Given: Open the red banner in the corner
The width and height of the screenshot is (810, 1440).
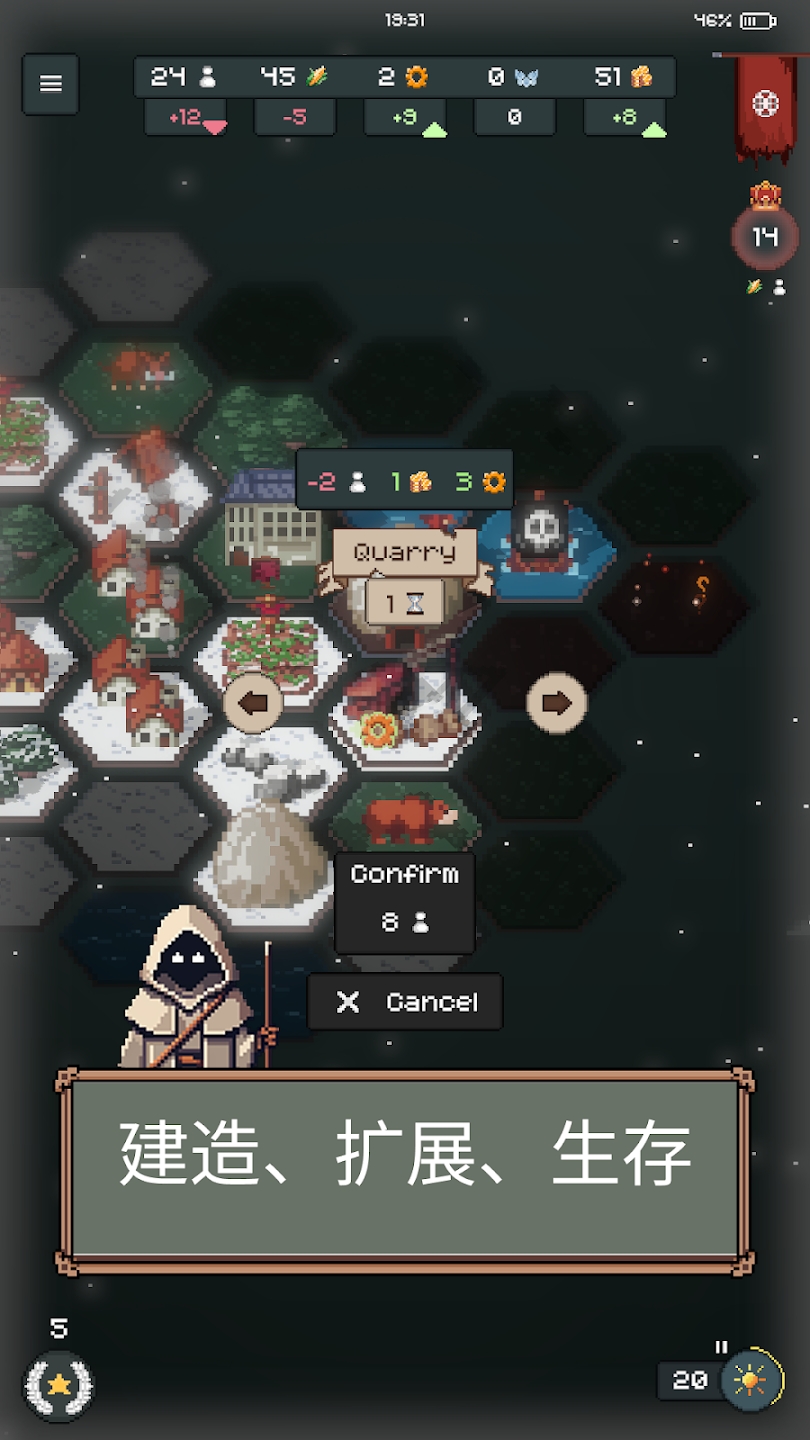Looking at the screenshot, I should (x=765, y=105).
